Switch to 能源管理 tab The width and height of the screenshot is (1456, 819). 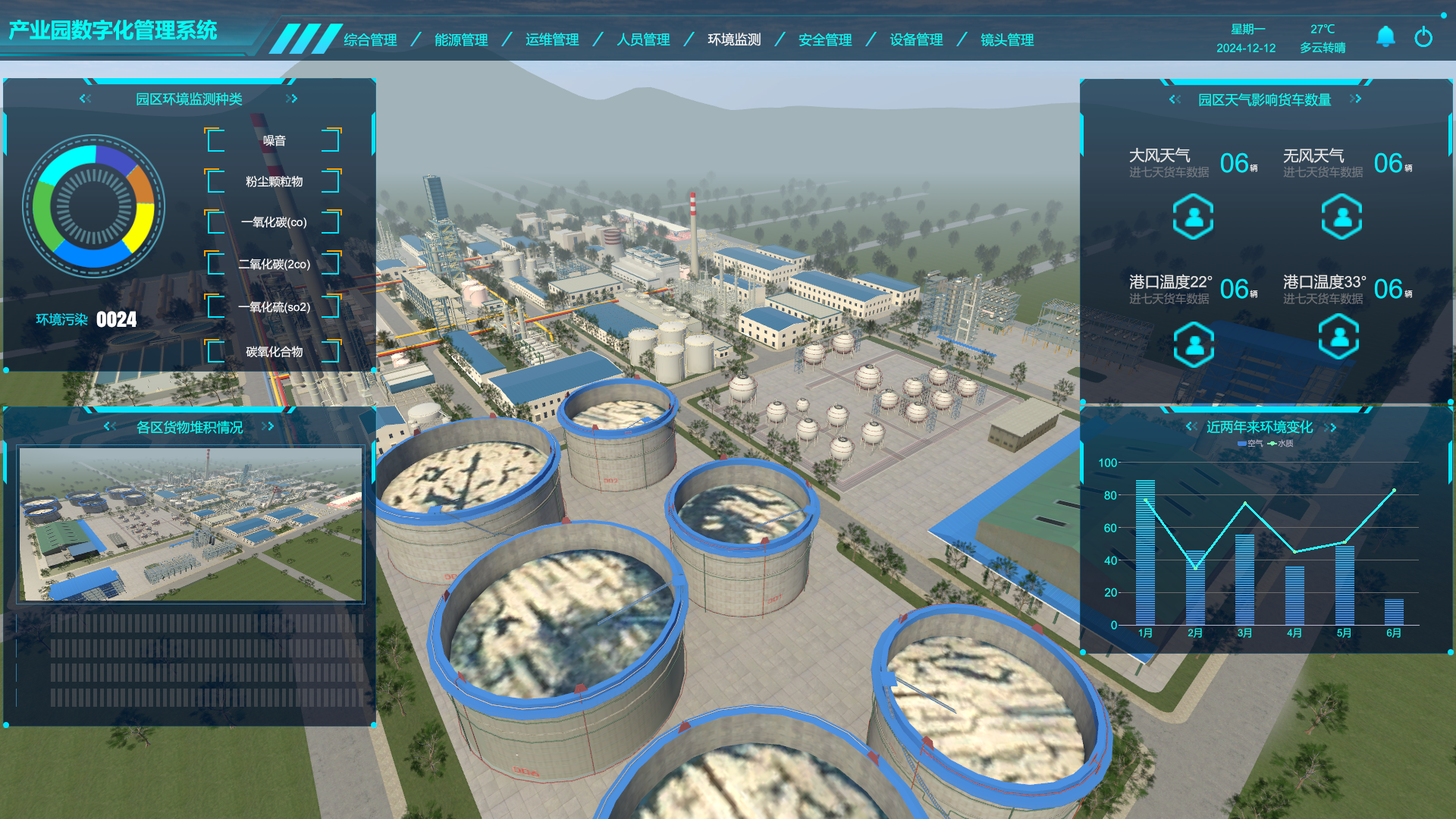click(x=461, y=39)
